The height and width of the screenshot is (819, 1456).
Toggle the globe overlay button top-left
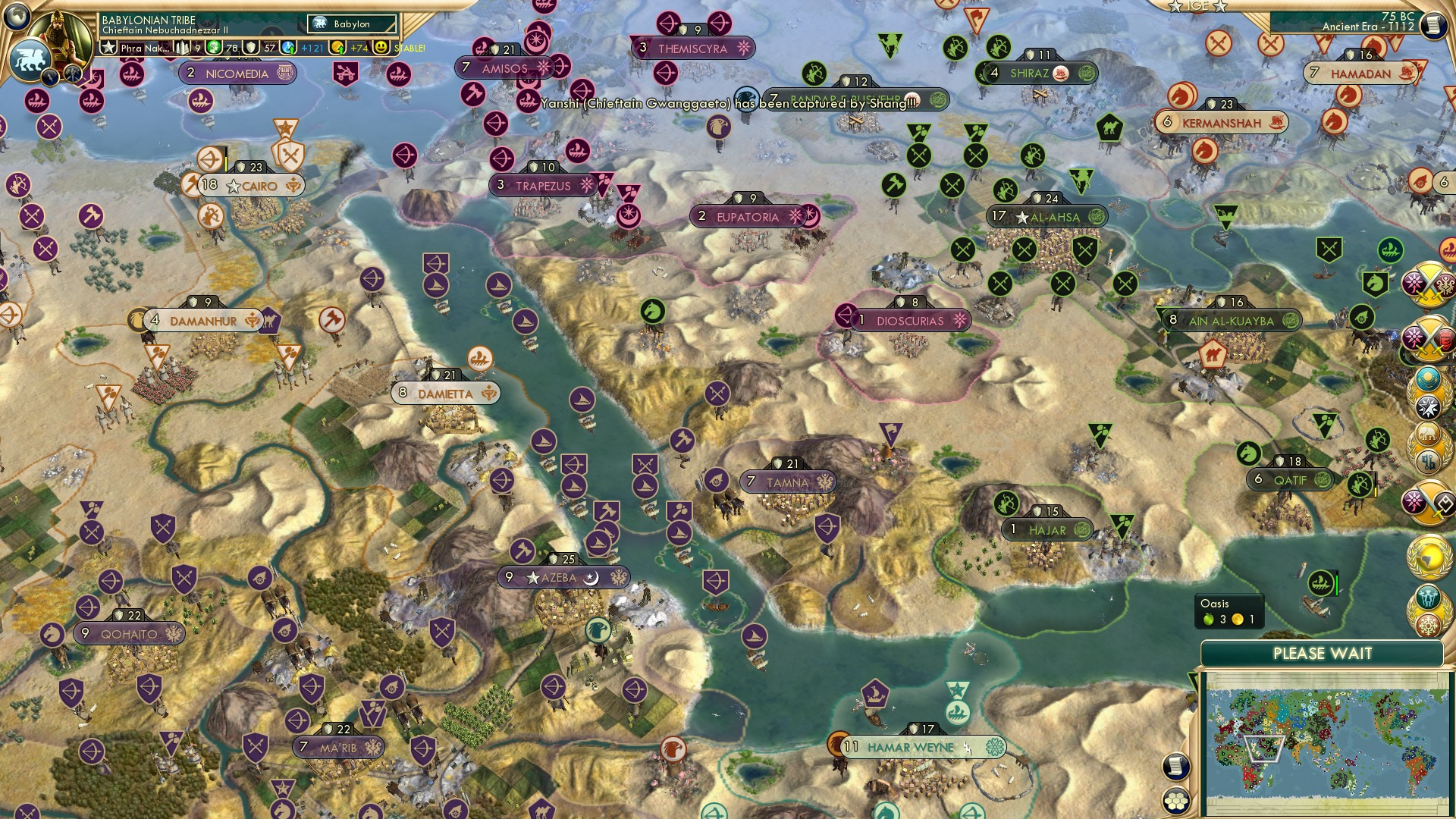point(17,15)
